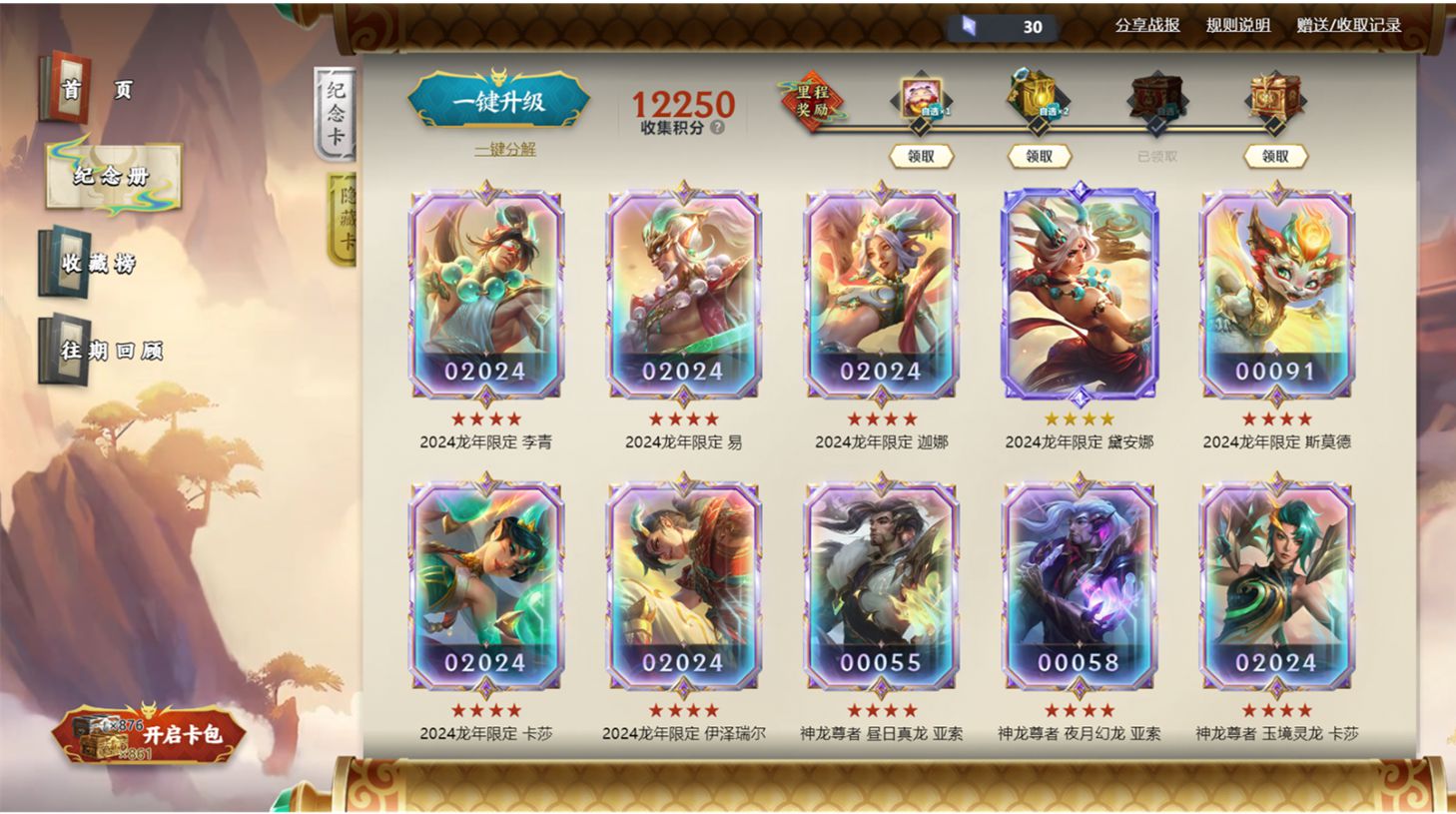Click the 一键升级 button
This screenshot has height=814, width=1456.
pos(499,101)
